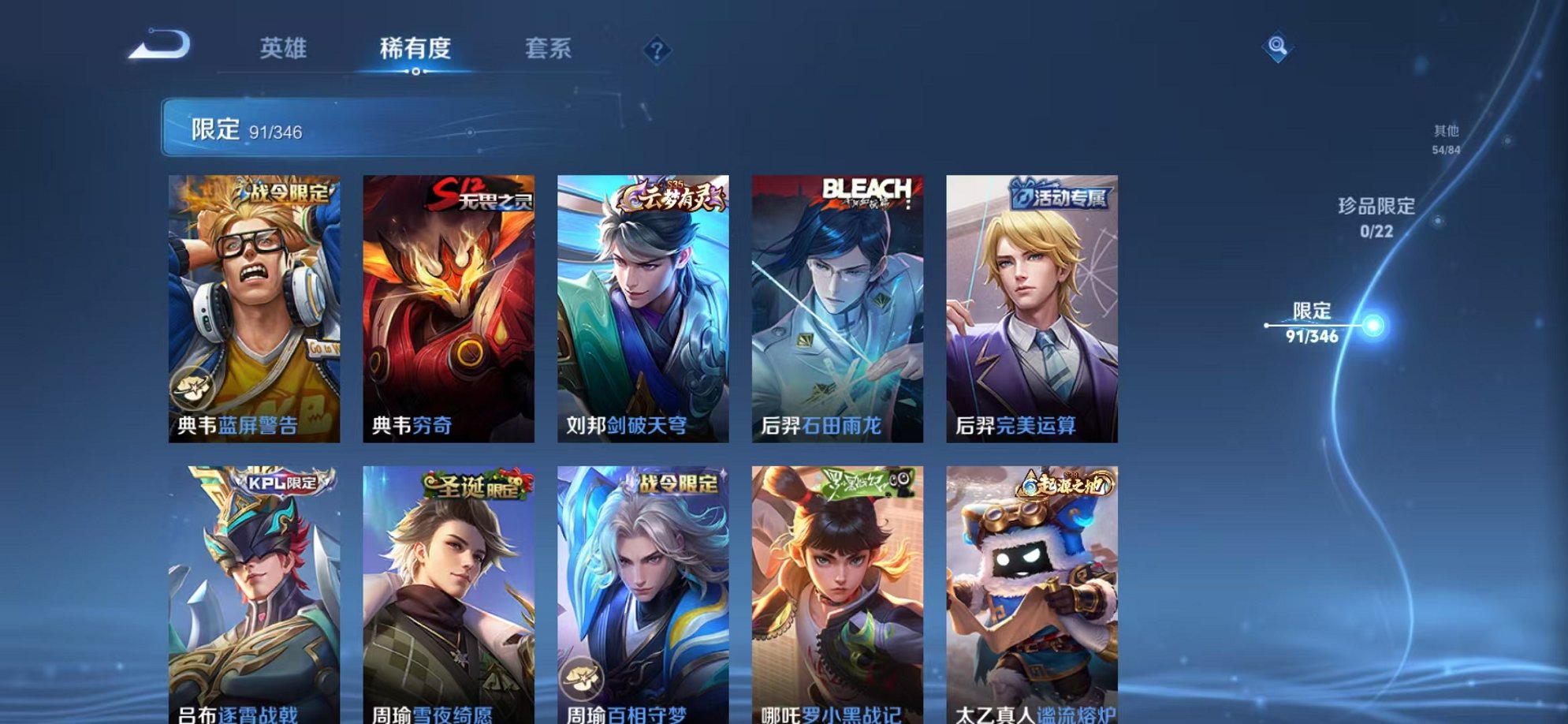Select the 稀有度 tab

click(x=416, y=49)
